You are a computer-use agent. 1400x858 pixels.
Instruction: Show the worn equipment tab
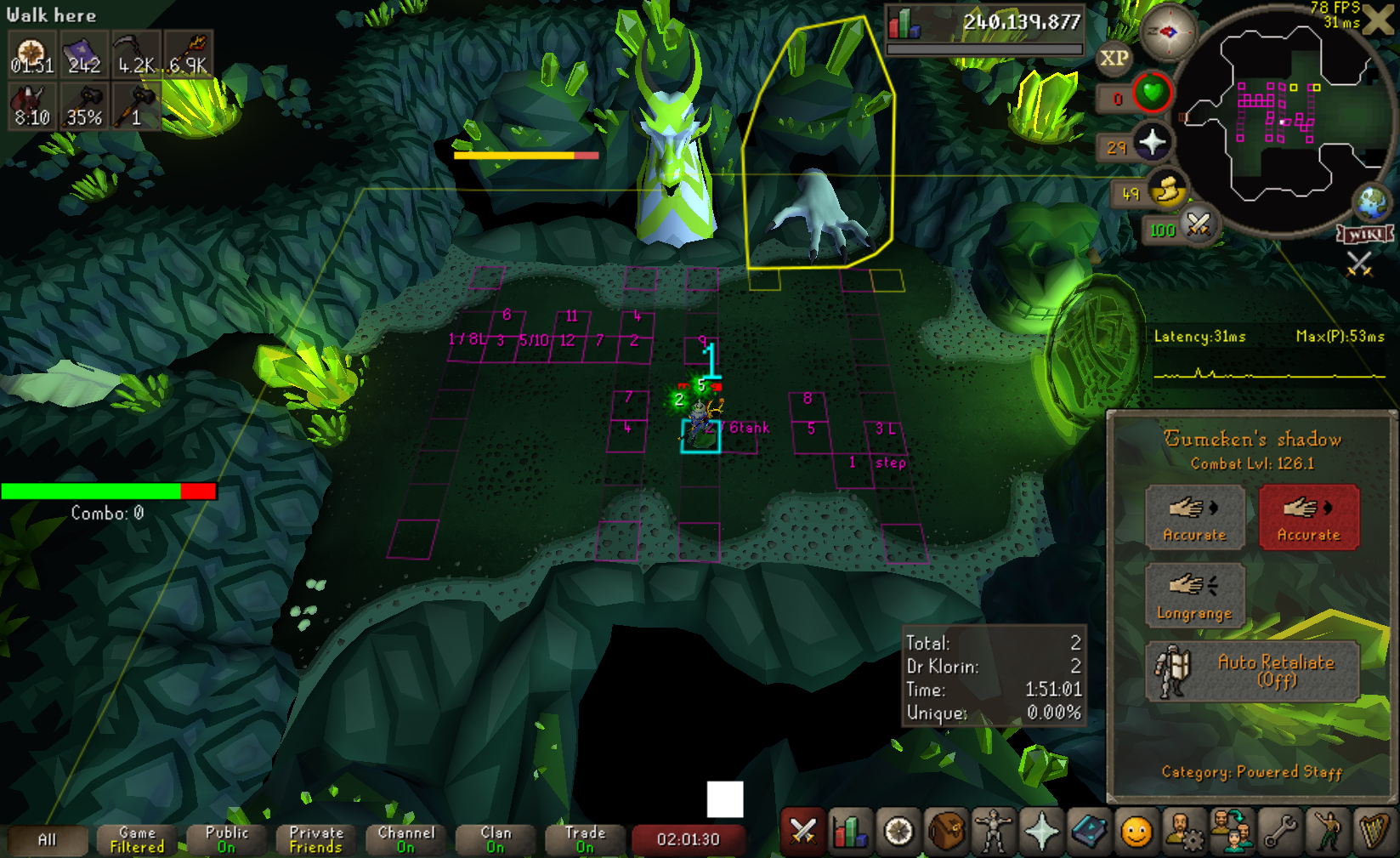tap(993, 831)
